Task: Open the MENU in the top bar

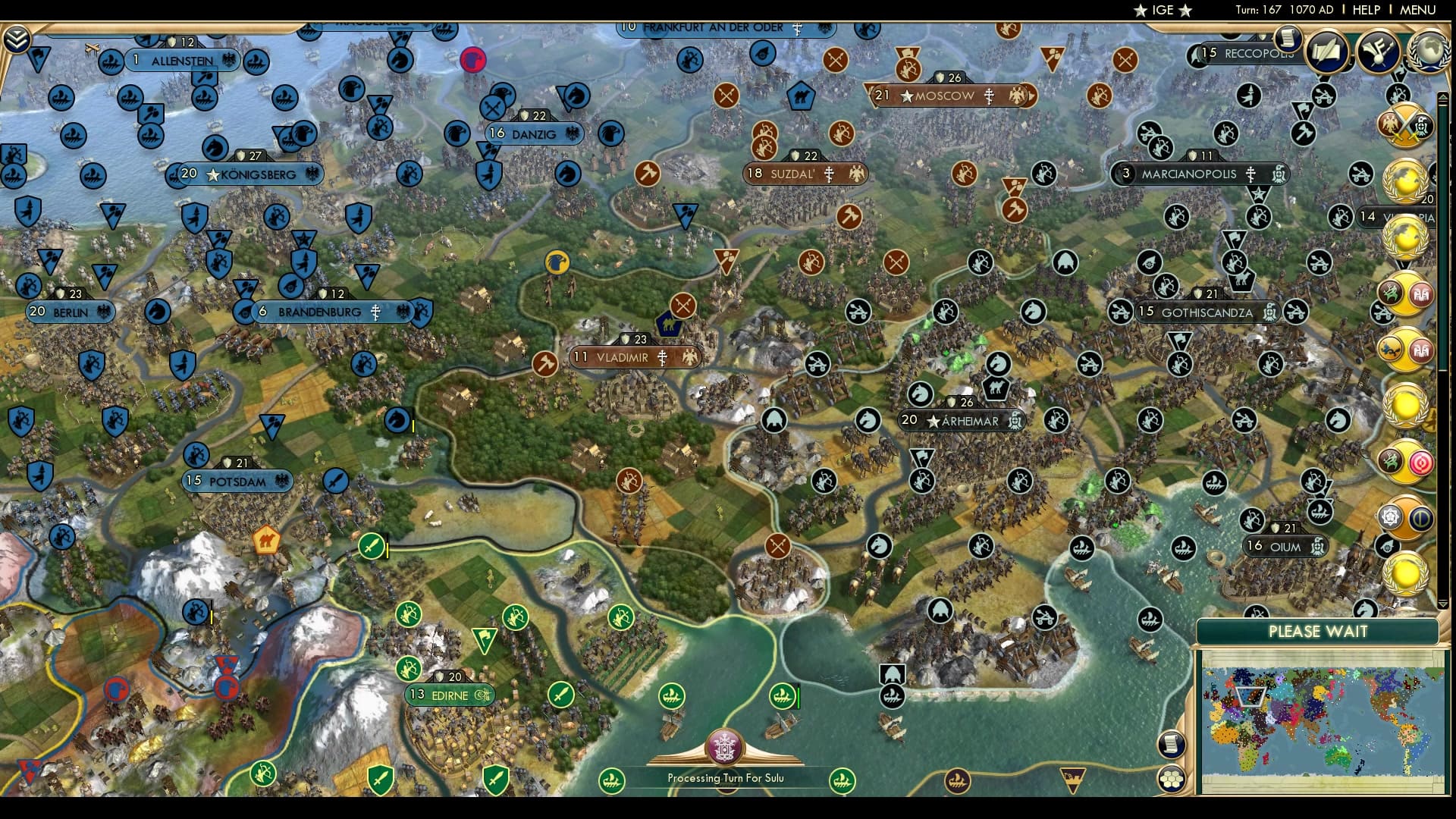Action: (1417, 10)
